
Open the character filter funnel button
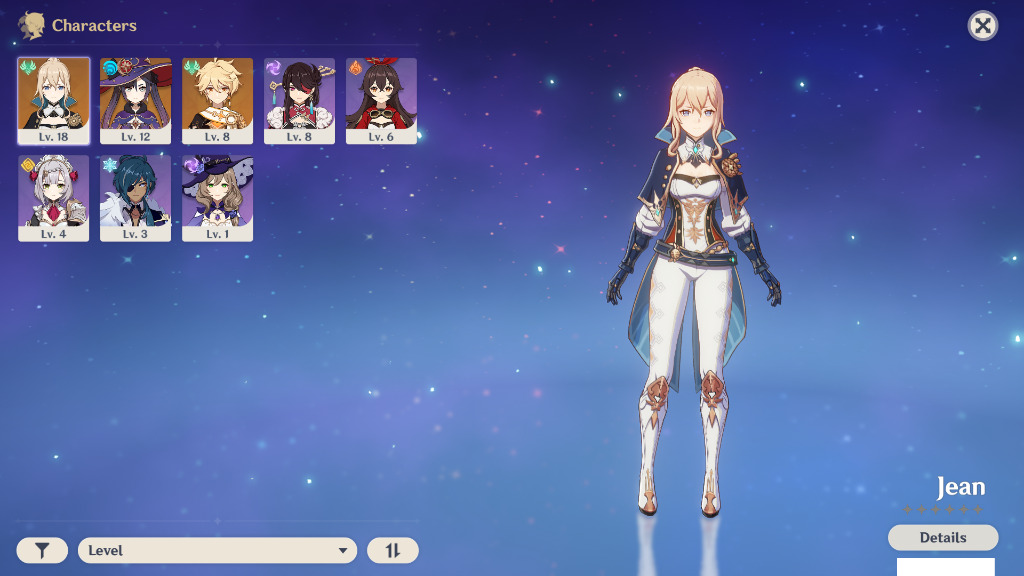coord(42,550)
